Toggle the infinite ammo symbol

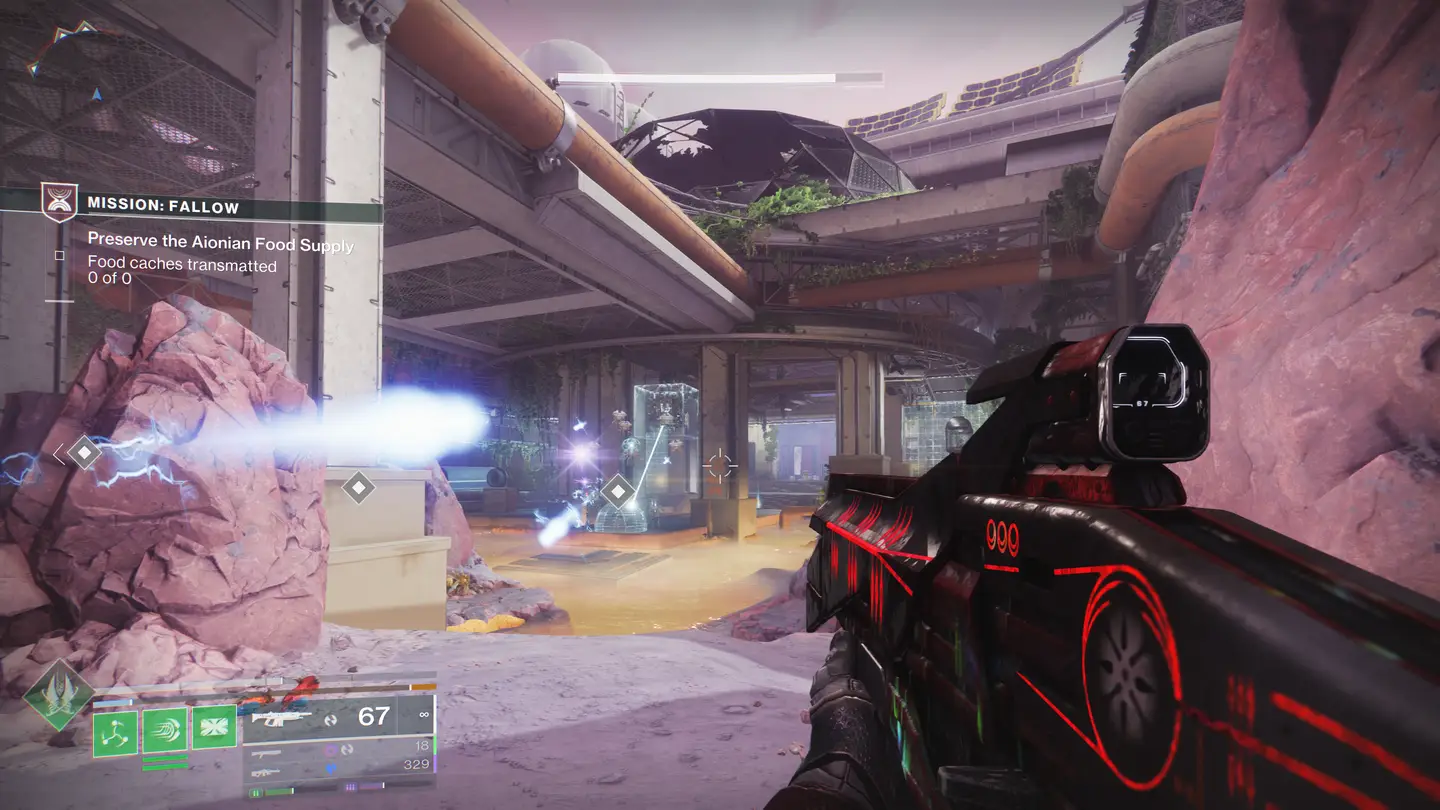[424, 715]
